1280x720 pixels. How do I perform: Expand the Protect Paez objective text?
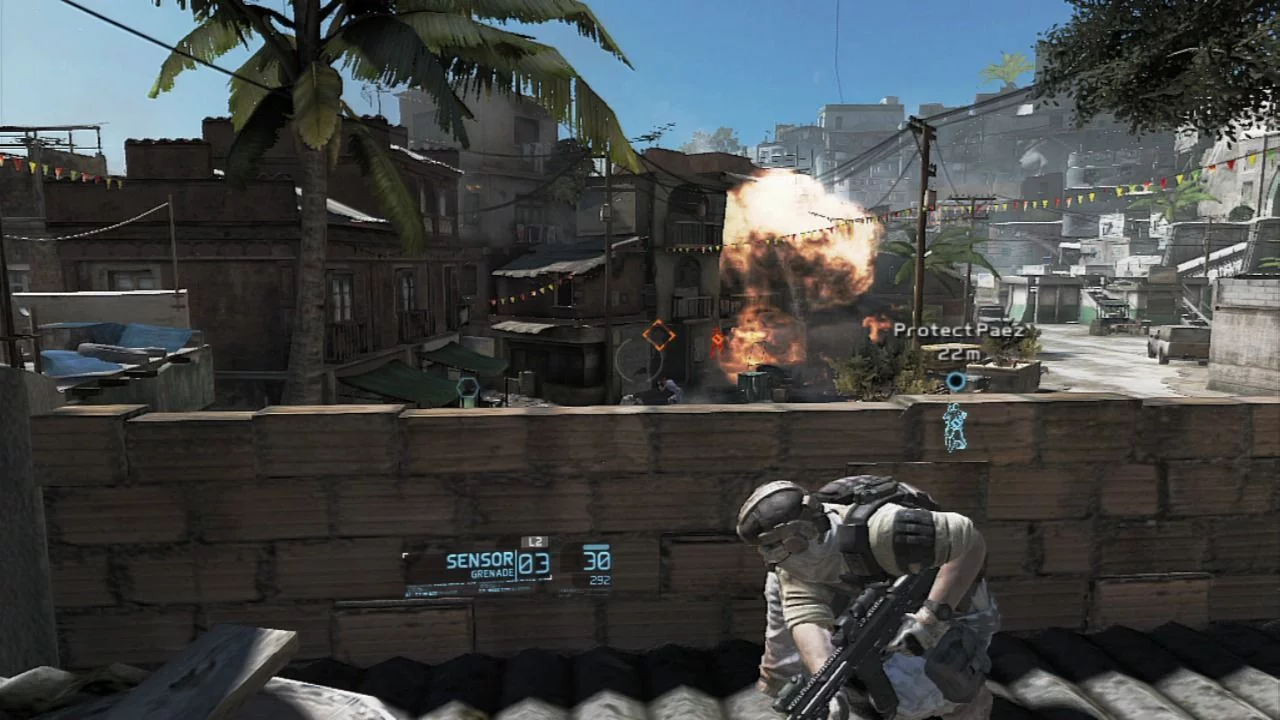click(962, 329)
